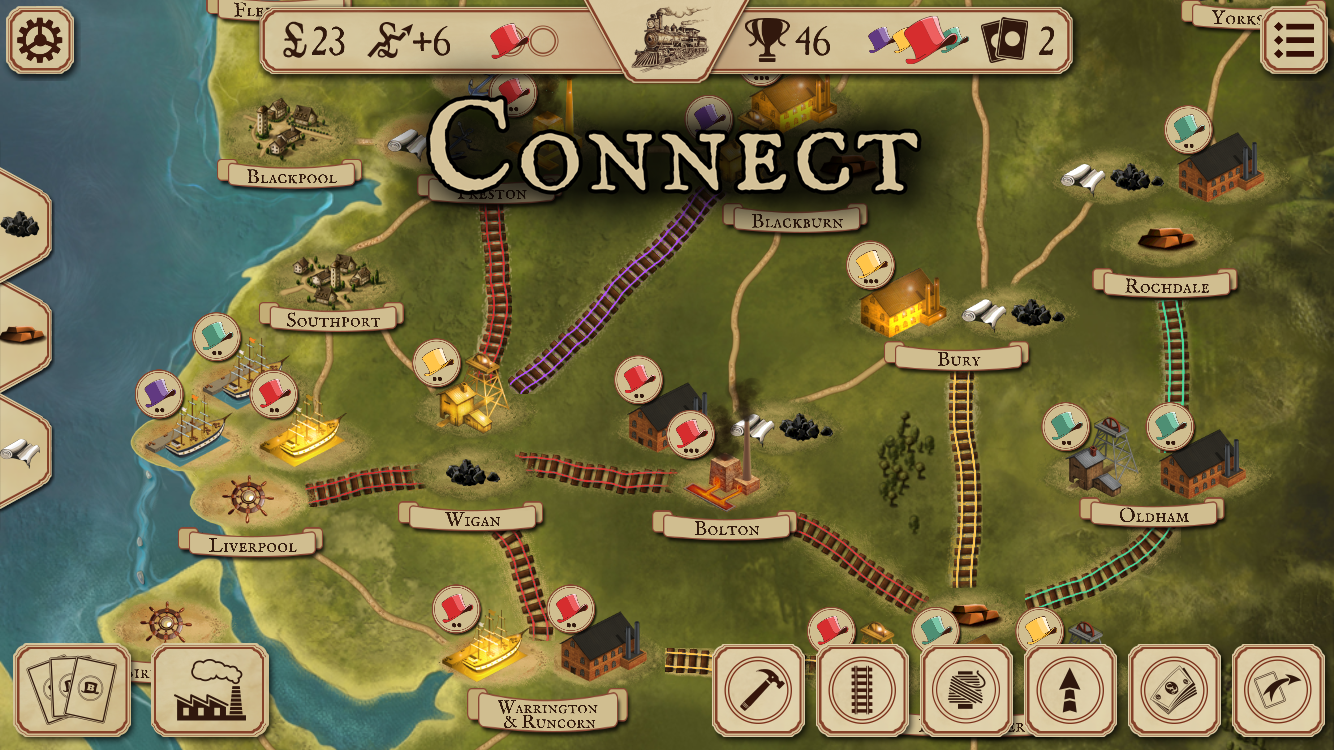Expand the cotton cloth side tab

(20, 451)
